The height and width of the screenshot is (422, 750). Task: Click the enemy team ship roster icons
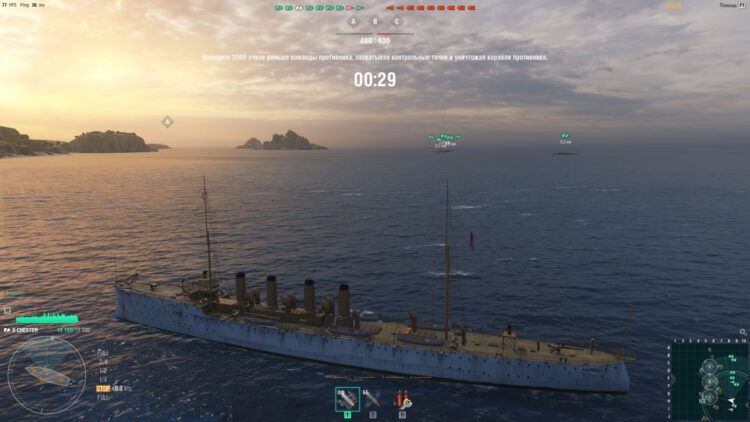click(x=430, y=7)
